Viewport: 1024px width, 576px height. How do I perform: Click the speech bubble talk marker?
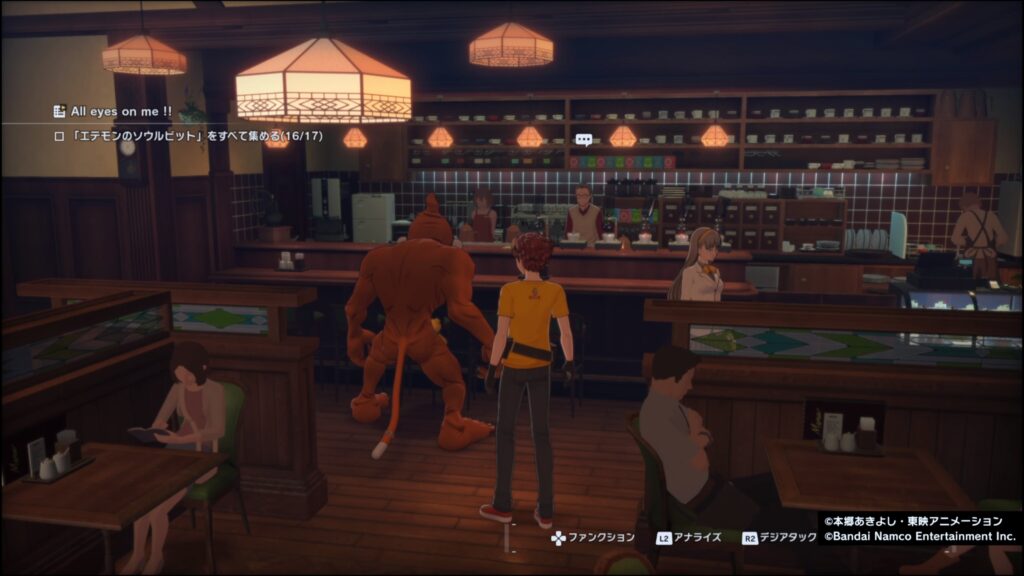coord(584,140)
